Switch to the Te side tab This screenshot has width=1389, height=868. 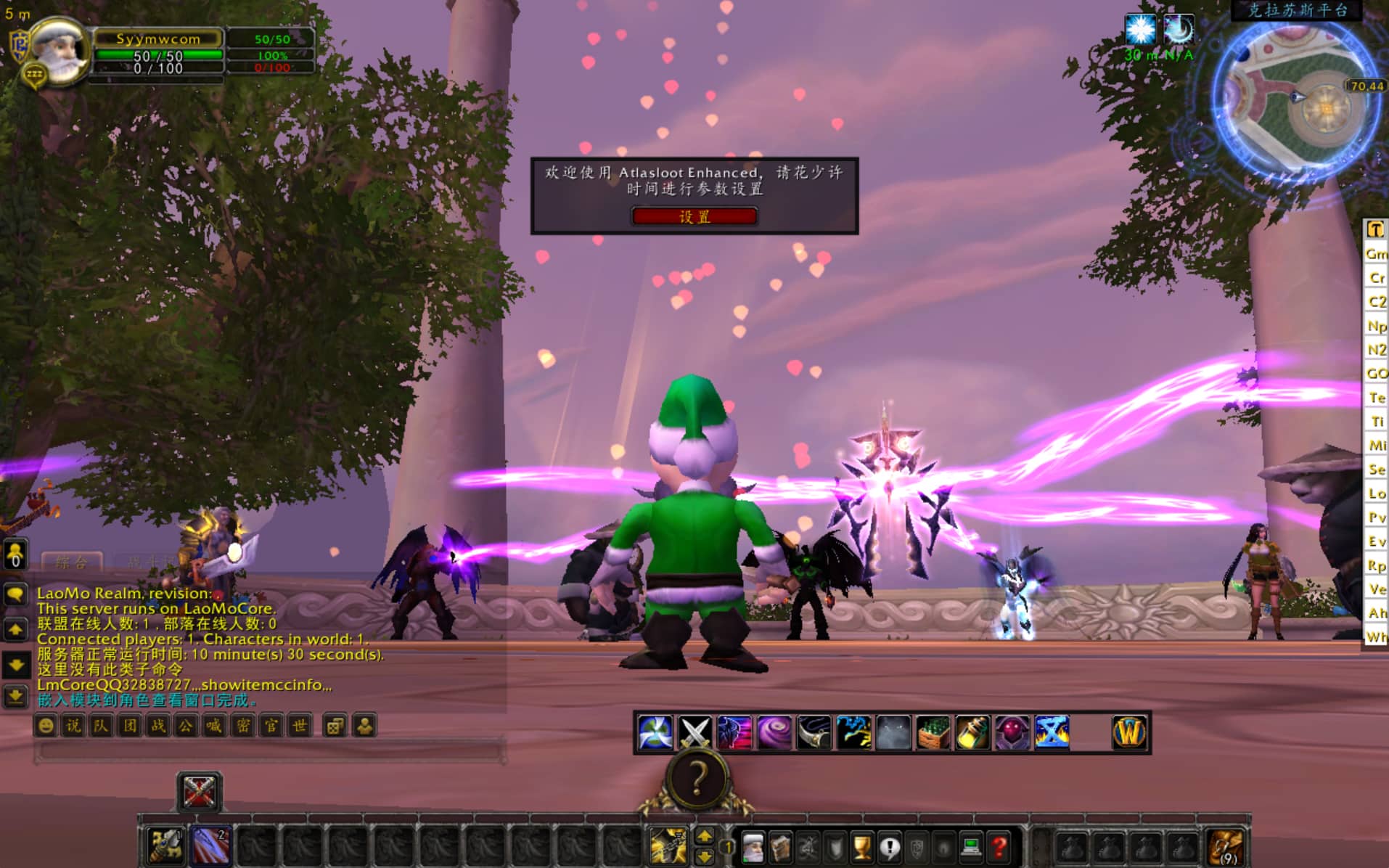(1376, 398)
